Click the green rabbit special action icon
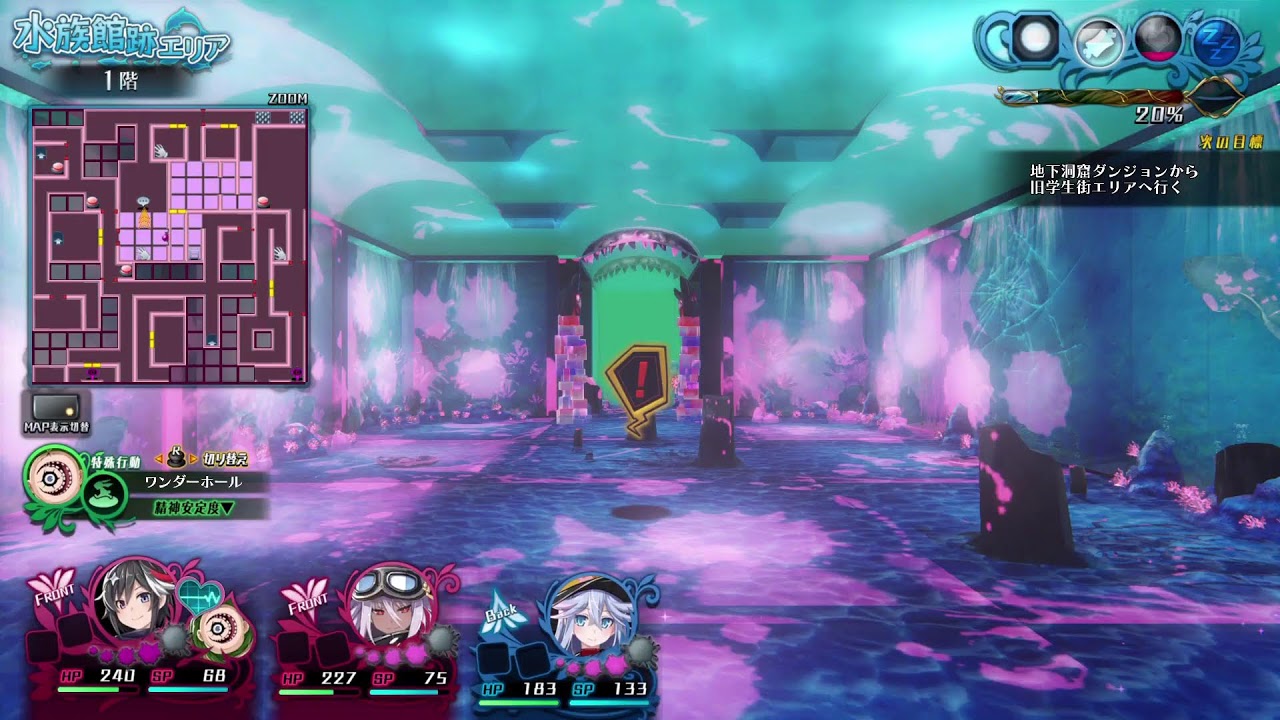1280x720 pixels. (103, 494)
